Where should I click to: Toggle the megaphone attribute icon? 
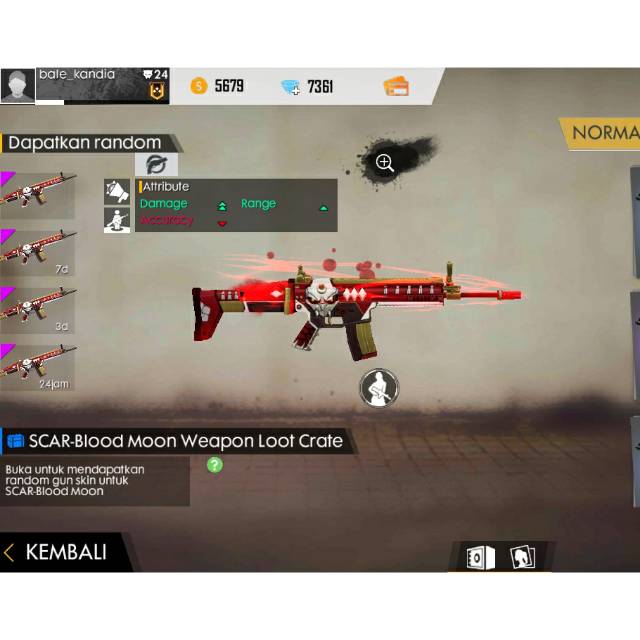tap(117, 190)
